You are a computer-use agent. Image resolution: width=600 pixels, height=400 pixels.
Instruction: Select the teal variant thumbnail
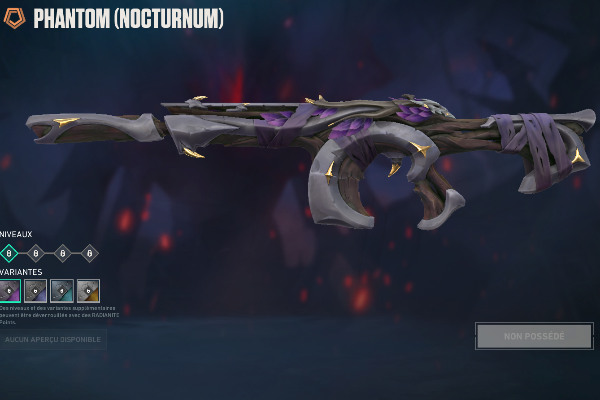pyautogui.click(x=62, y=291)
